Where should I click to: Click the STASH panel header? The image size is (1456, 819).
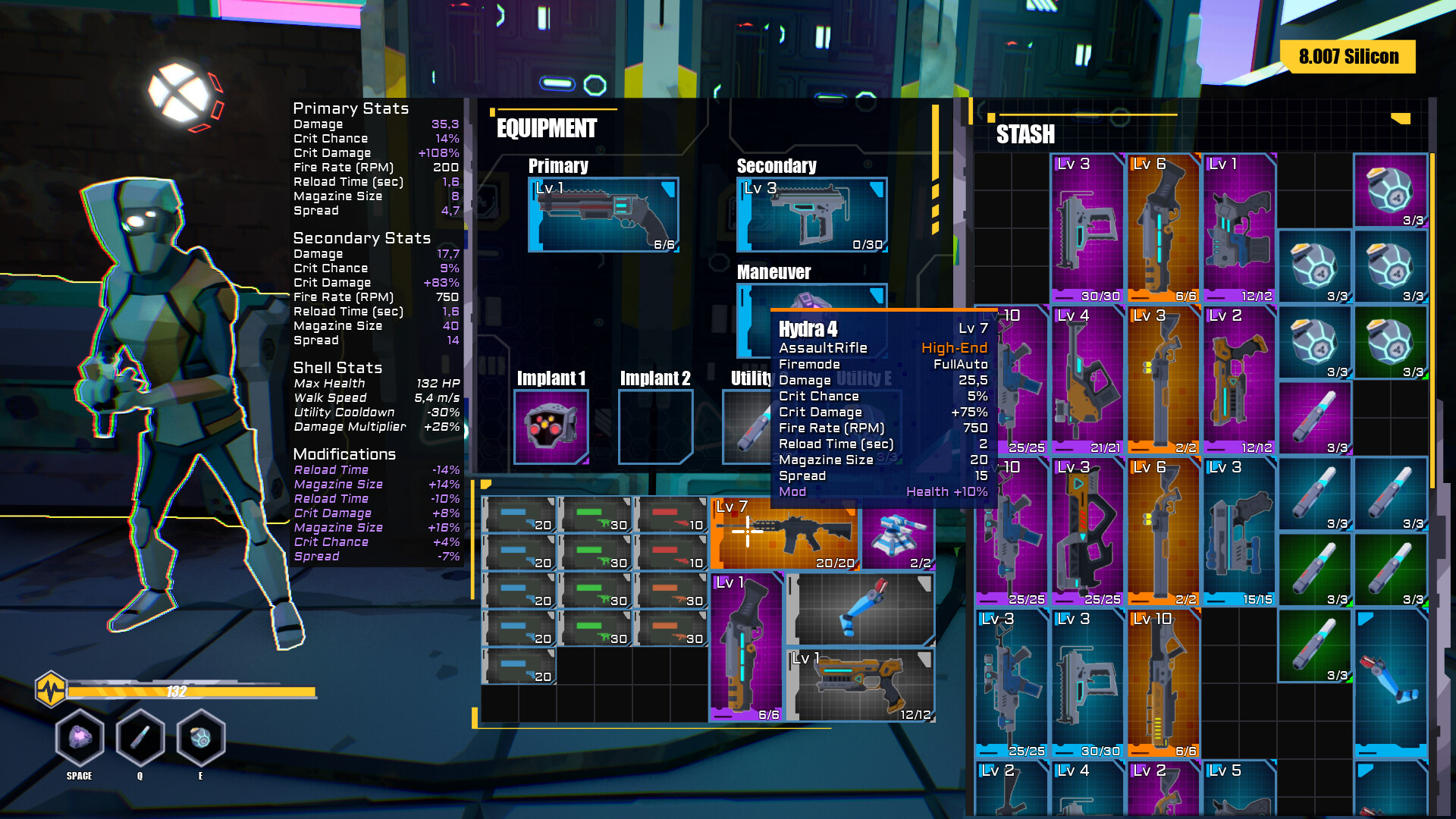pyautogui.click(x=1025, y=135)
